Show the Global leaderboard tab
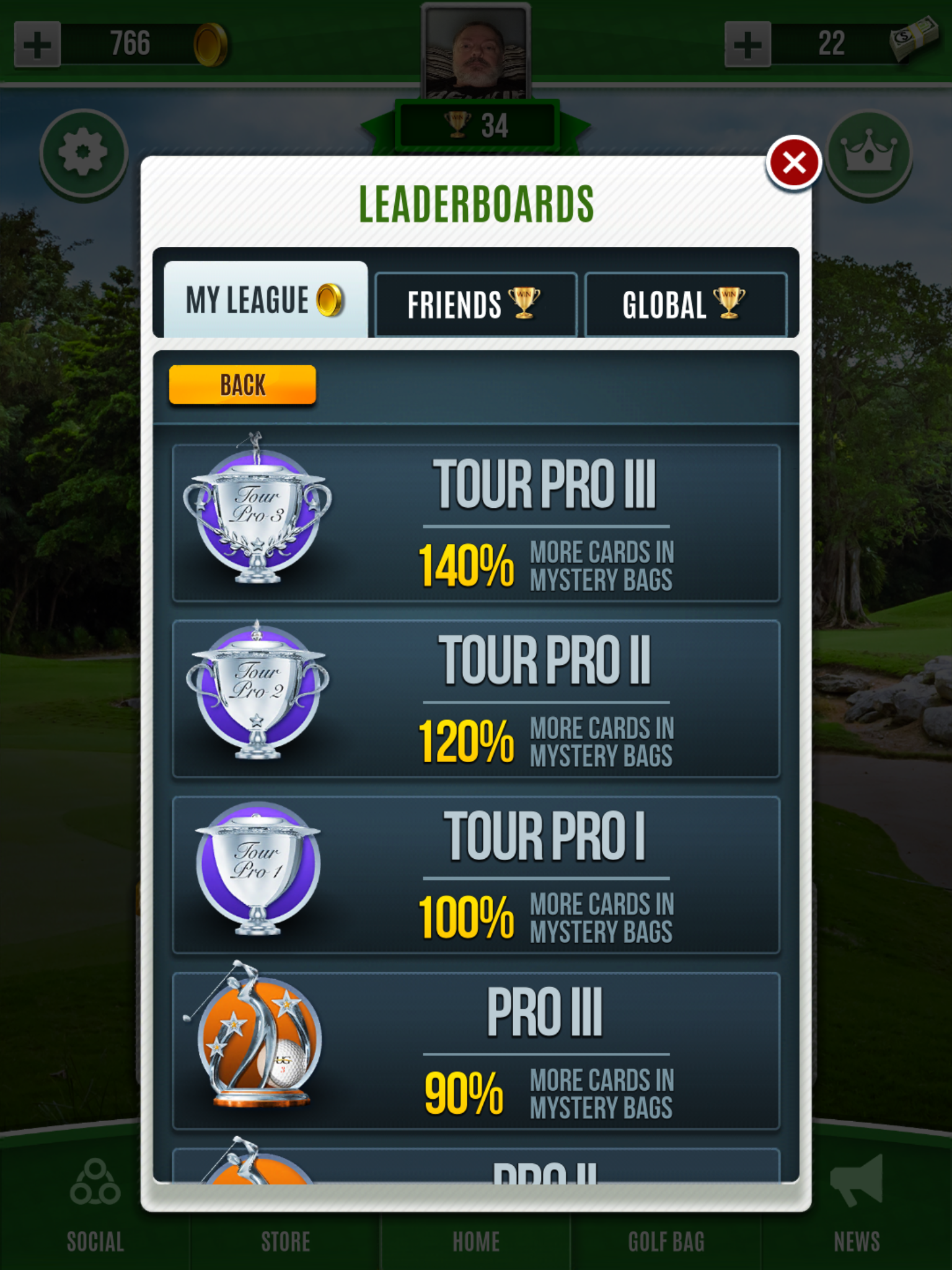The image size is (952, 1270). pos(685,304)
